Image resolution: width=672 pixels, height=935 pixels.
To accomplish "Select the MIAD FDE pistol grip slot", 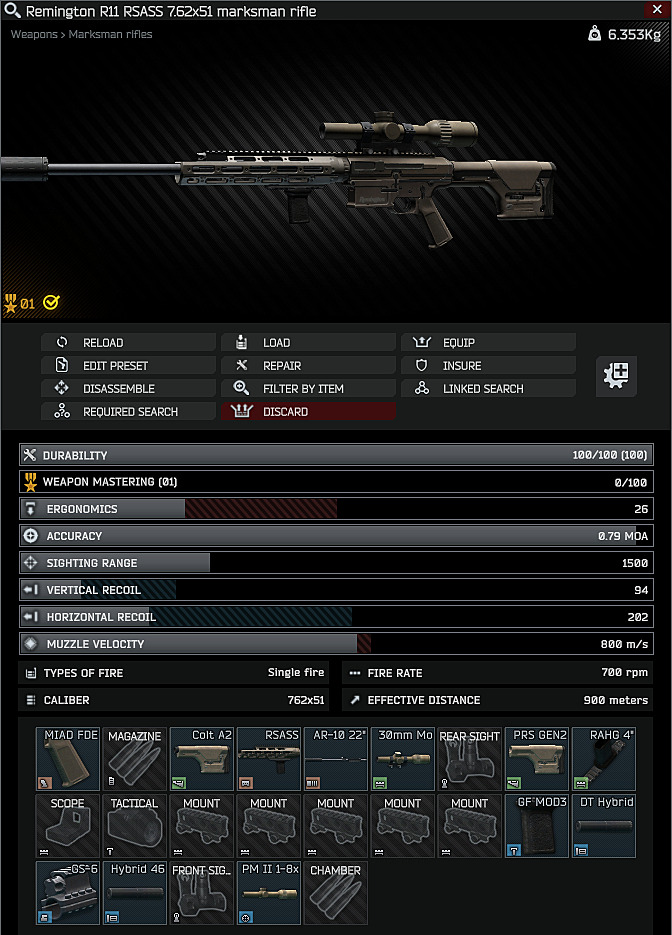I will pyautogui.click(x=68, y=759).
